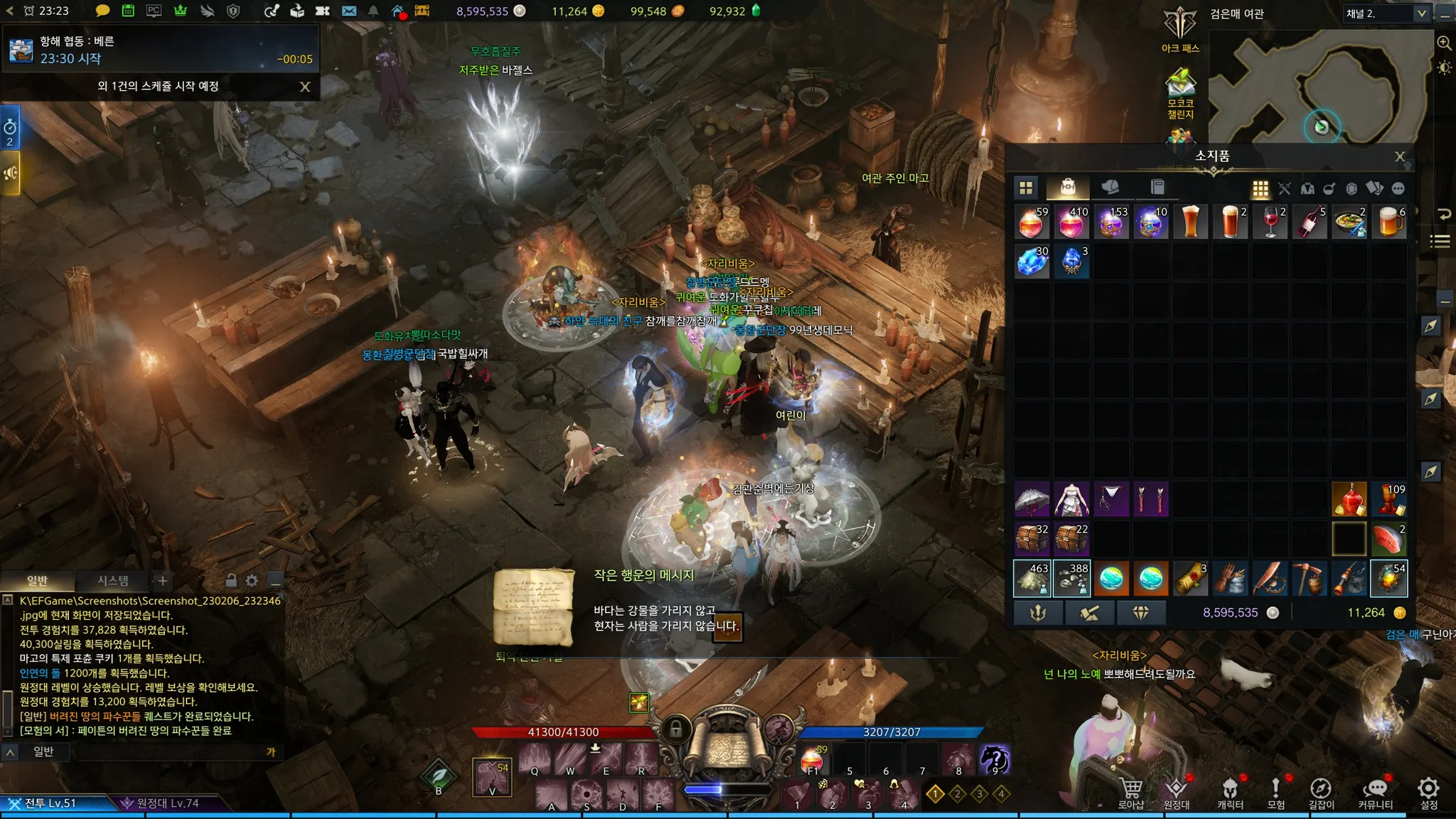Open the 원정대 roster menu

1177,791
